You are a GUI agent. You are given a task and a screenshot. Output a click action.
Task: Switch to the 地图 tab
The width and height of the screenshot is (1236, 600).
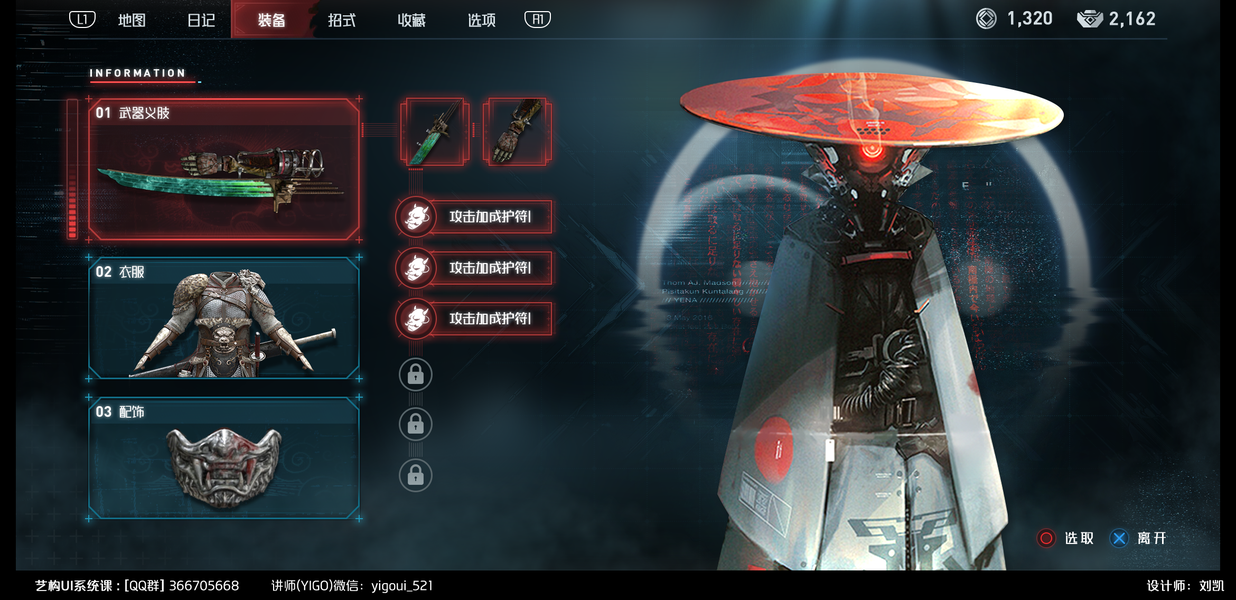[132, 20]
